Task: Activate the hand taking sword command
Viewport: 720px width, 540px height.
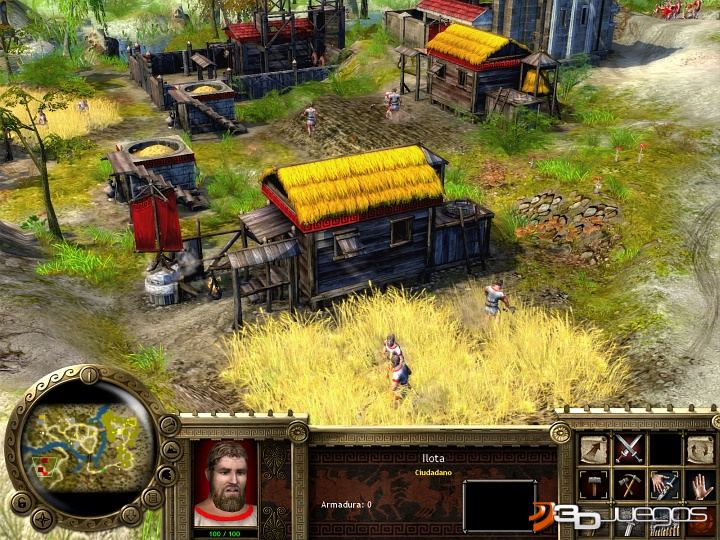Action: (x=664, y=486)
